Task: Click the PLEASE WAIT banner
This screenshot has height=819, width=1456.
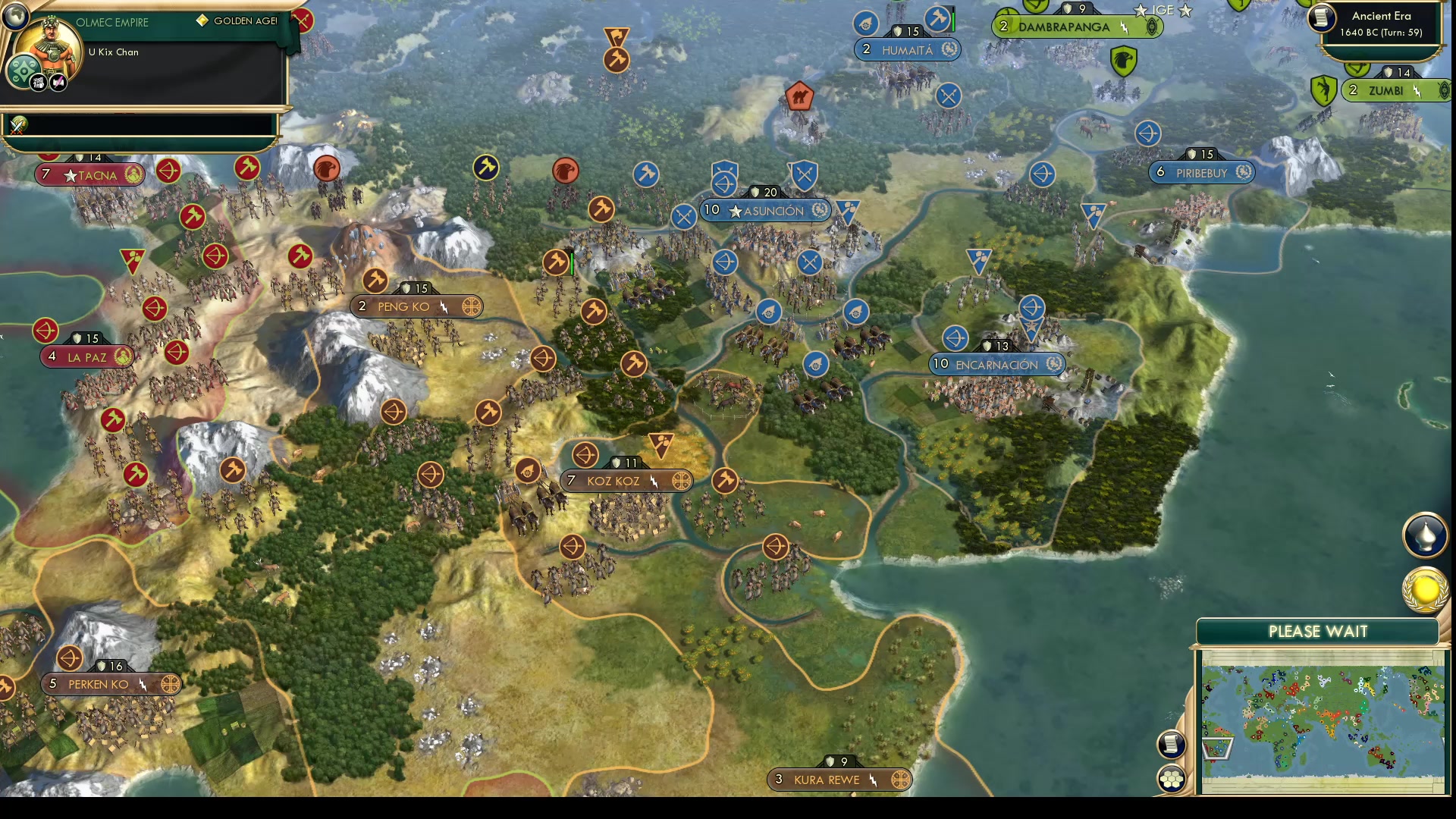Action: tap(1317, 632)
